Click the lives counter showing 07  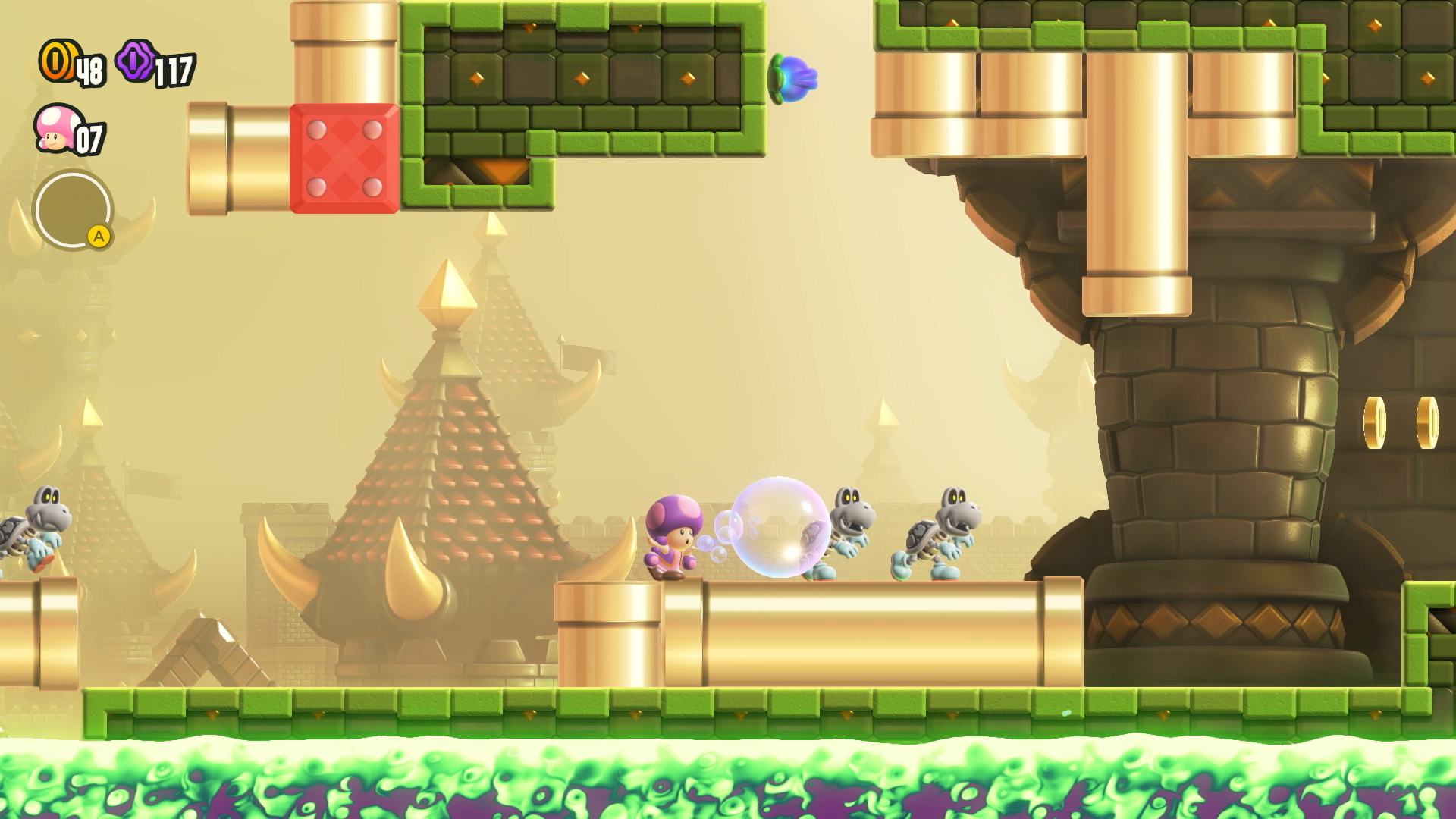pyautogui.click(x=89, y=139)
